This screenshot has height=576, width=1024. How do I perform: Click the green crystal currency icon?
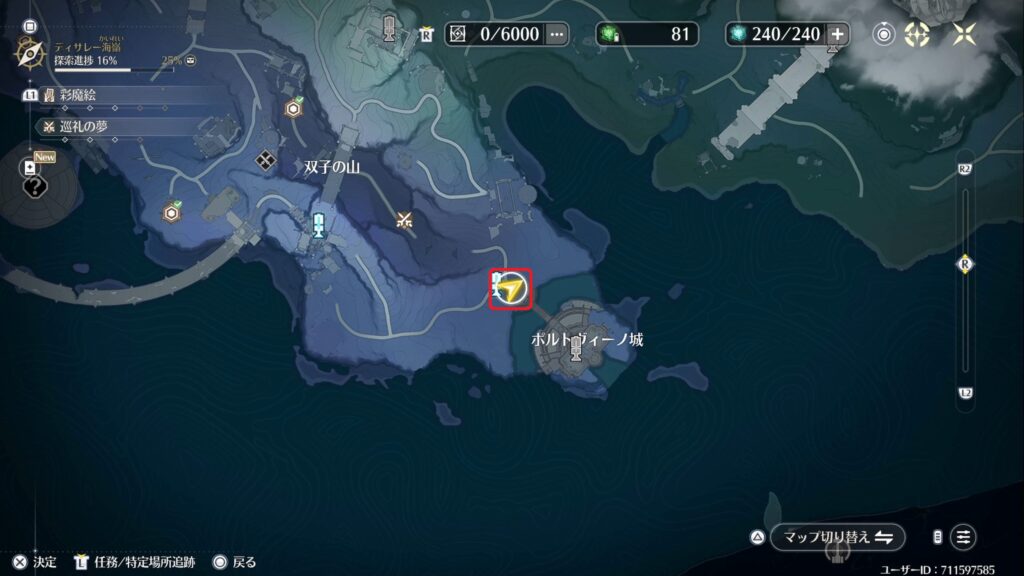point(610,34)
